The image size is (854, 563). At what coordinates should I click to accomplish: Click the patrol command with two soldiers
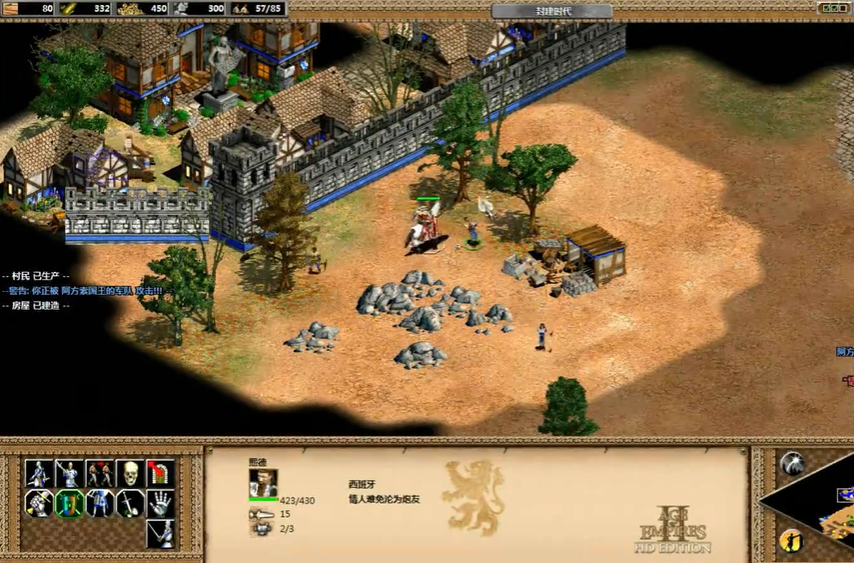point(99,473)
